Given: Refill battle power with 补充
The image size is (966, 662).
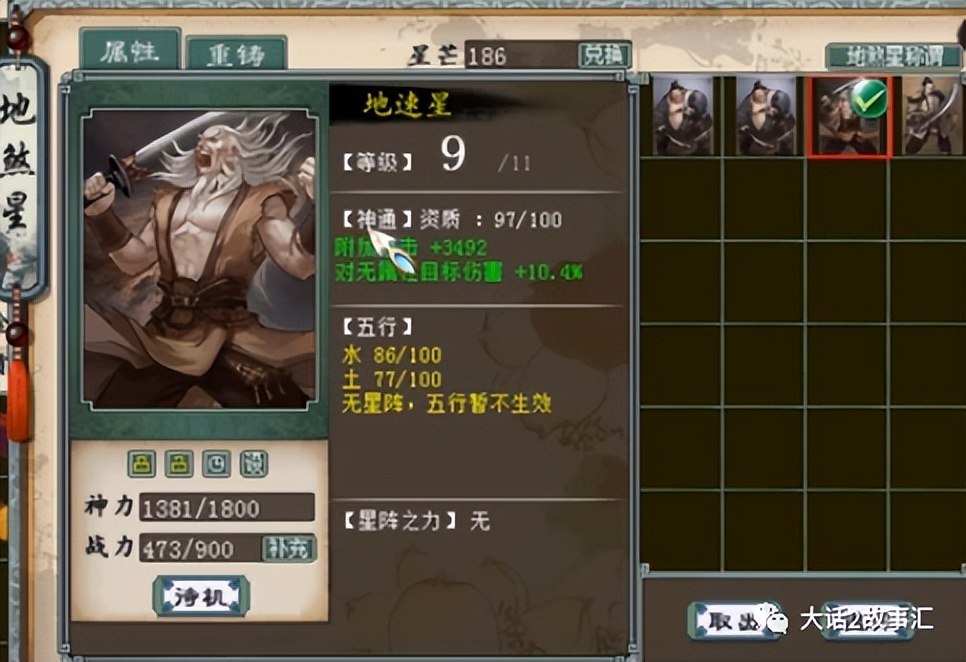Looking at the screenshot, I should point(289,548).
